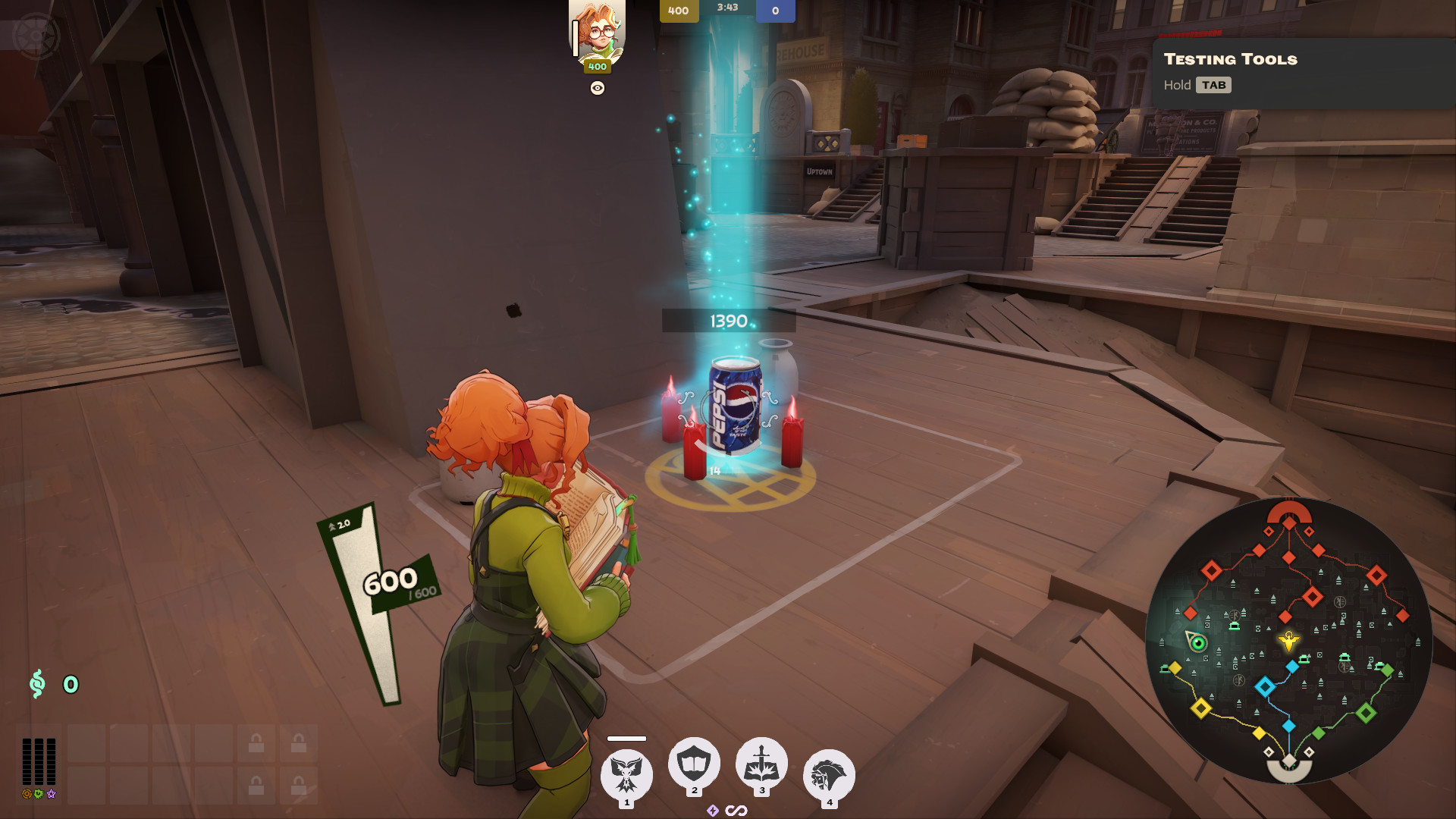
Task: Select the blue team score tab showing 0
Action: (777, 11)
